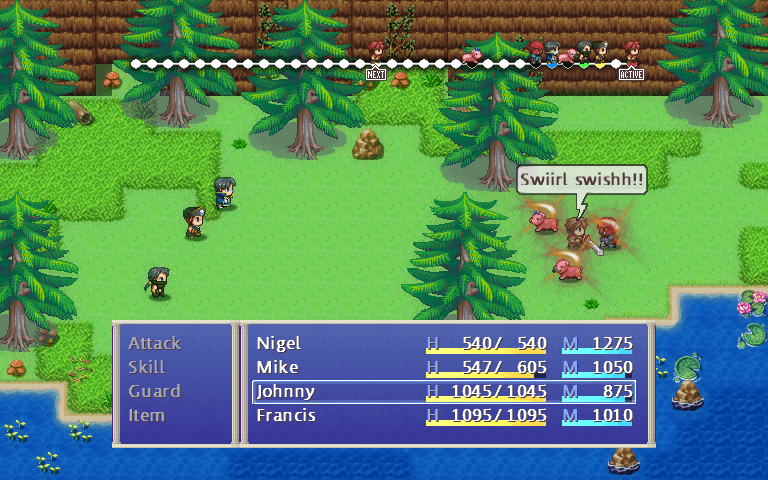Open the Item command
768x480 pixels.
click(146, 415)
